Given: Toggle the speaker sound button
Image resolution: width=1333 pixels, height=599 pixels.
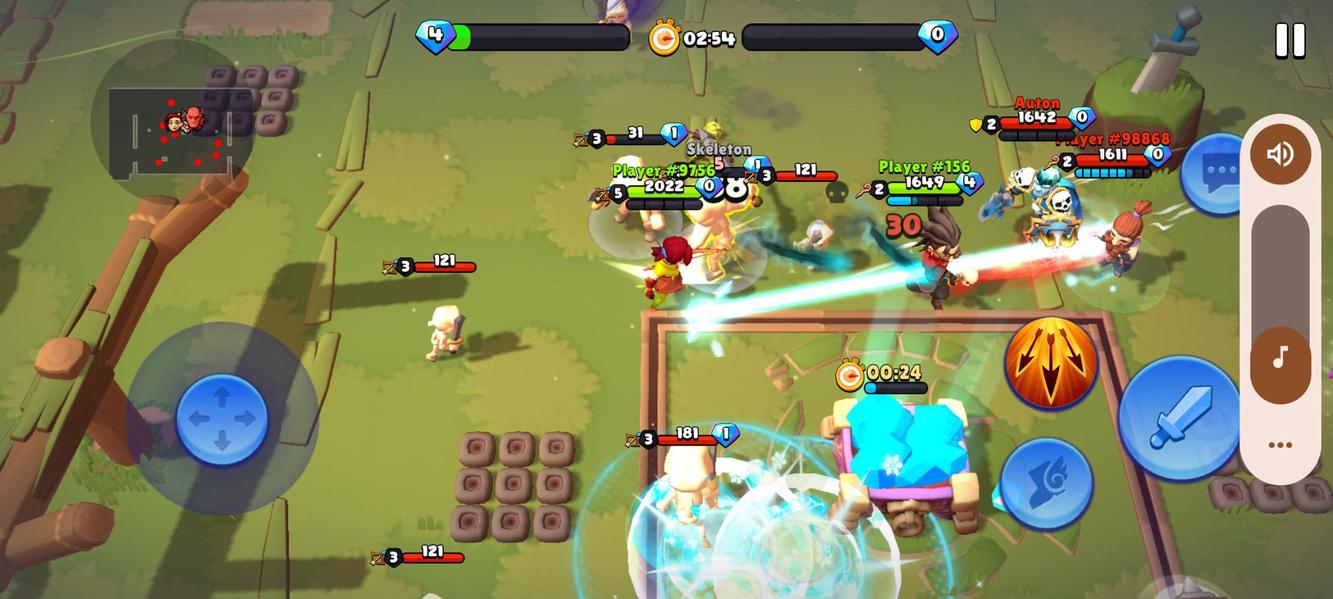Looking at the screenshot, I should coord(1280,154).
